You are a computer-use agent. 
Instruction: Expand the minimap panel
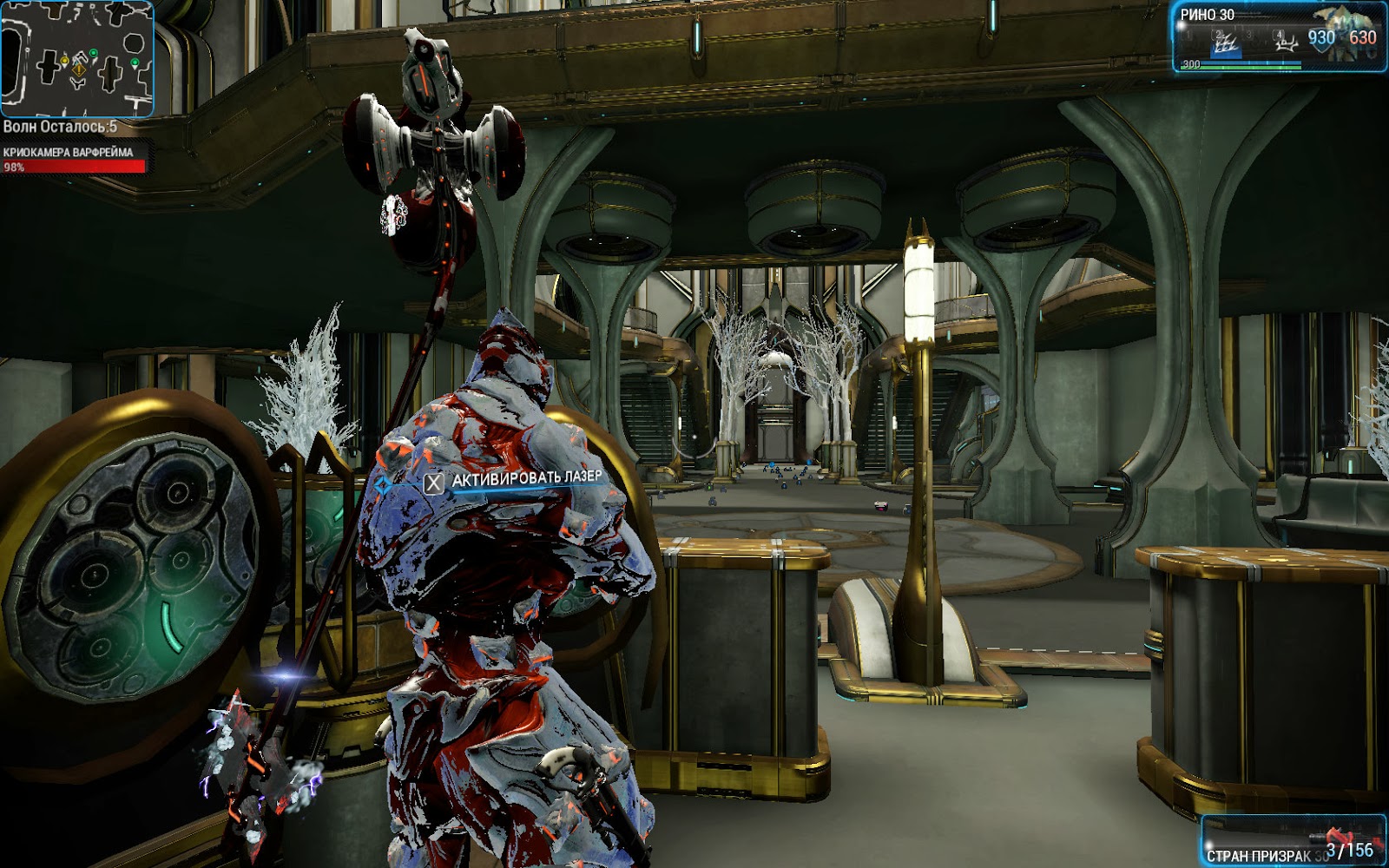point(78,59)
